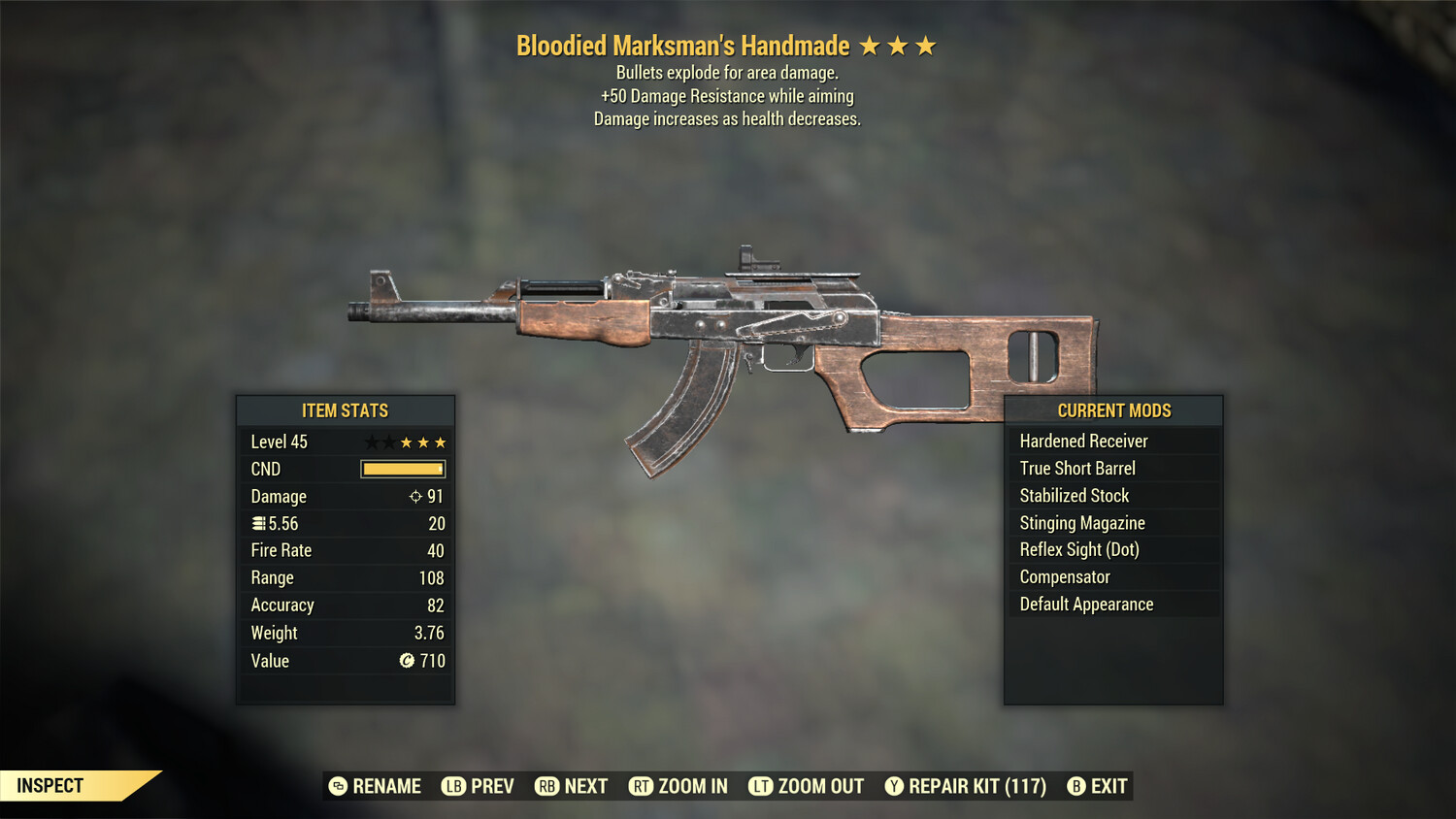
Task: Select the INSPECT tab
Action: [x=49, y=786]
